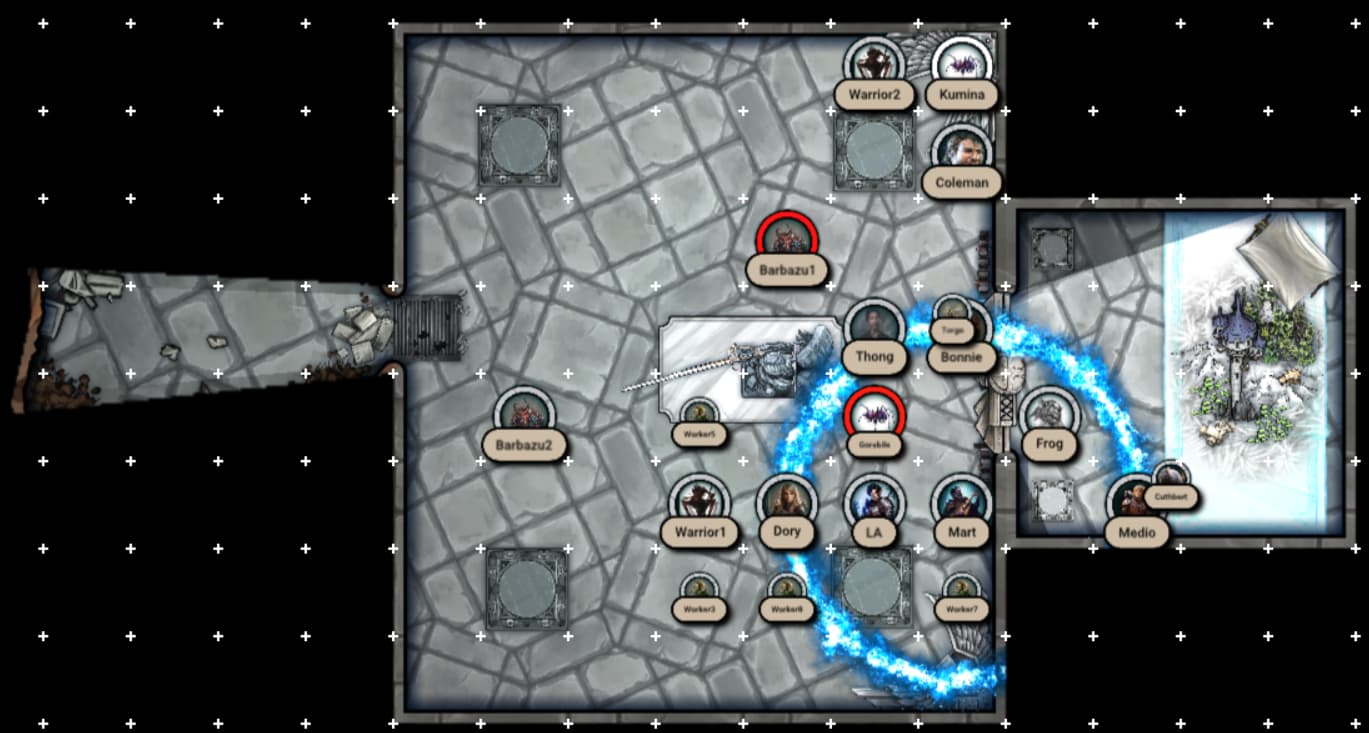Screen dimensions: 1369x733
Task: Select the Worker3 token
Action: coord(699,591)
